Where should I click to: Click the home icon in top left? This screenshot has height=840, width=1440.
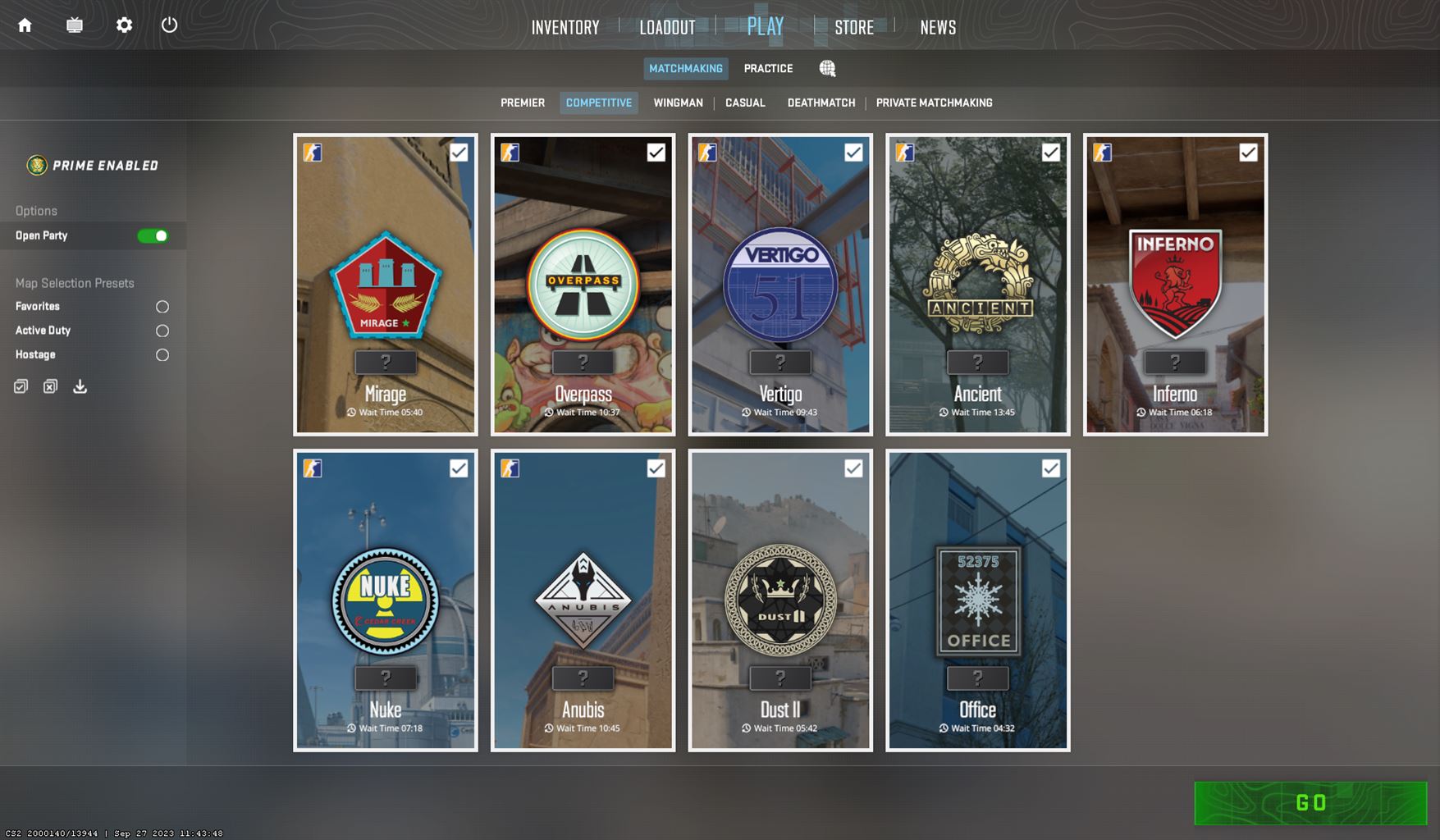pyautogui.click(x=25, y=25)
